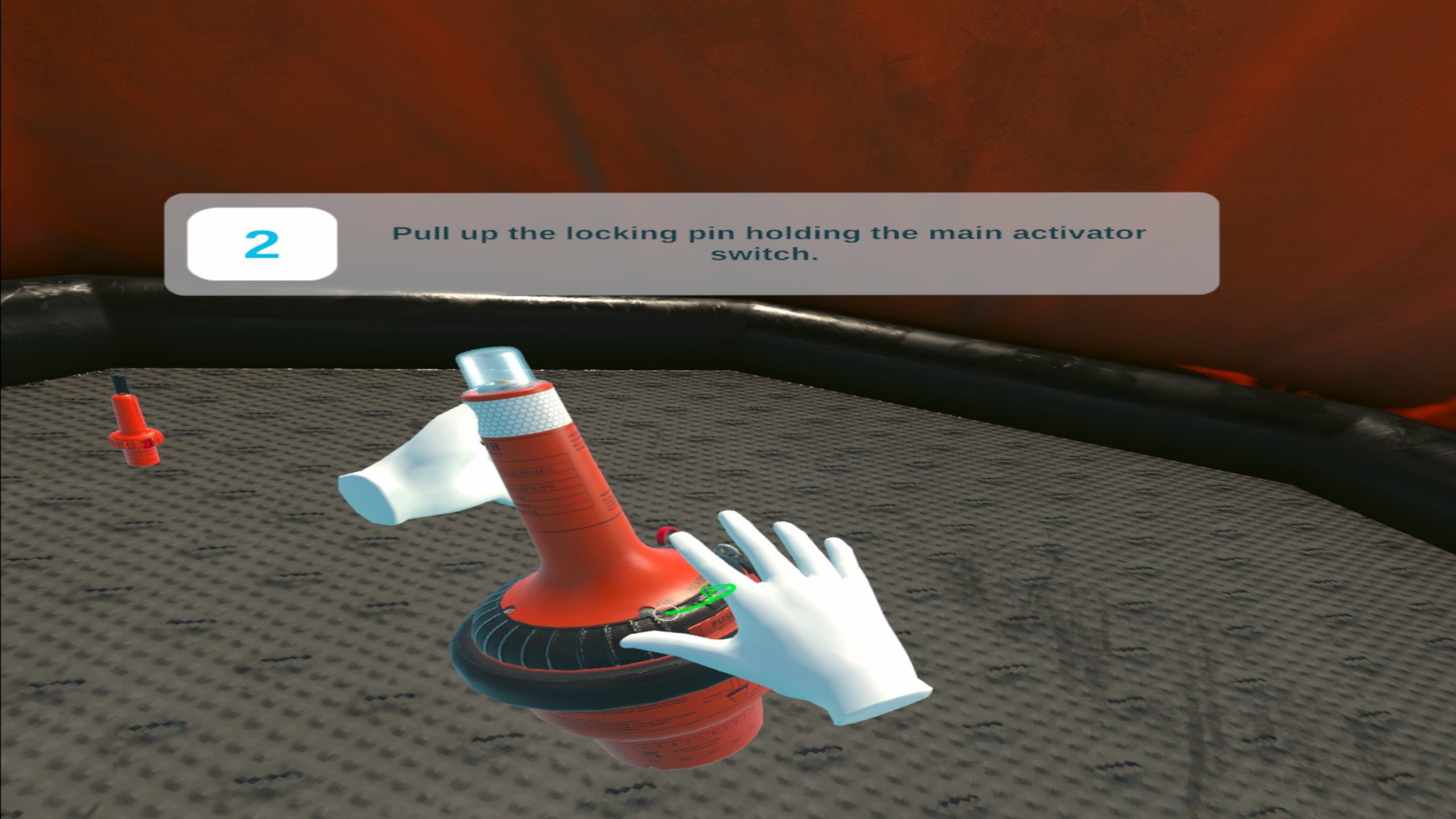Click the locking pin instruction text
The image size is (1456, 819).
(x=768, y=243)
